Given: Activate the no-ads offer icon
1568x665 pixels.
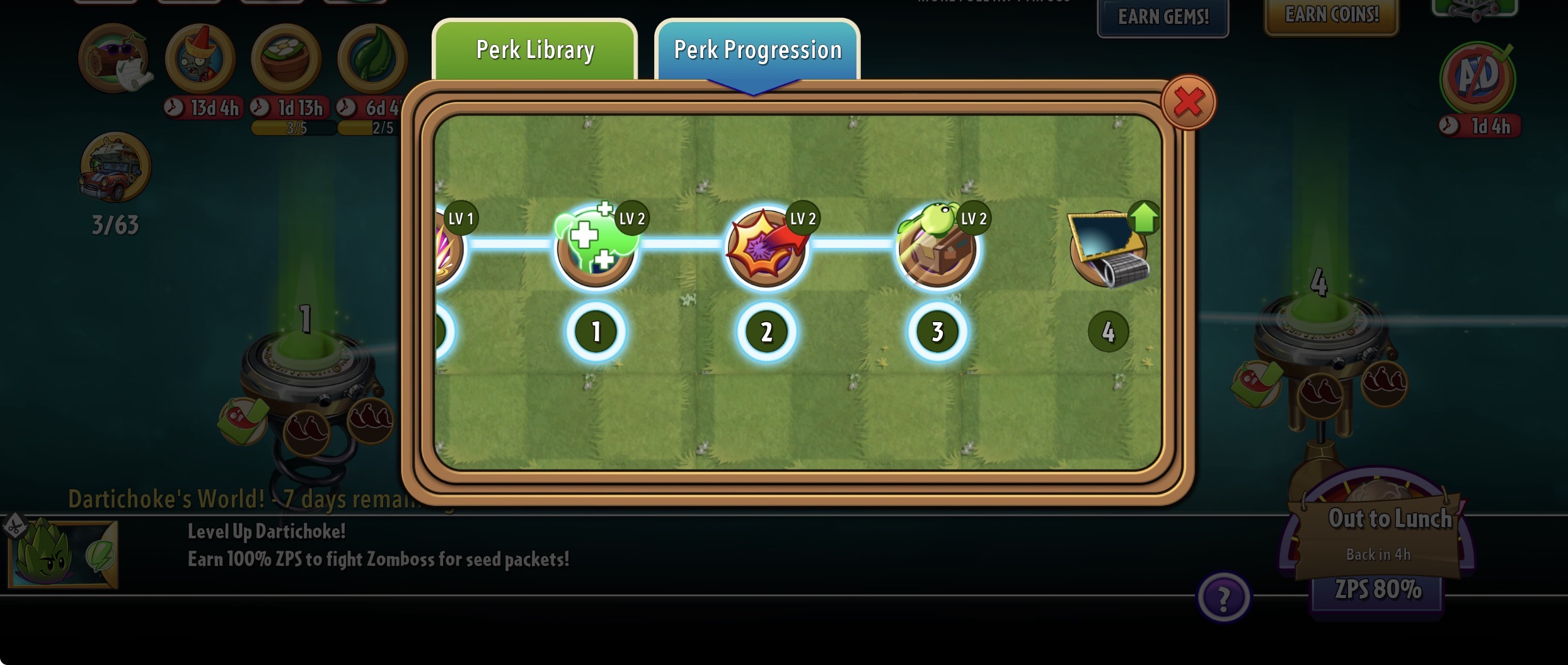Looking at the screenshot, I should point(1477,79).
